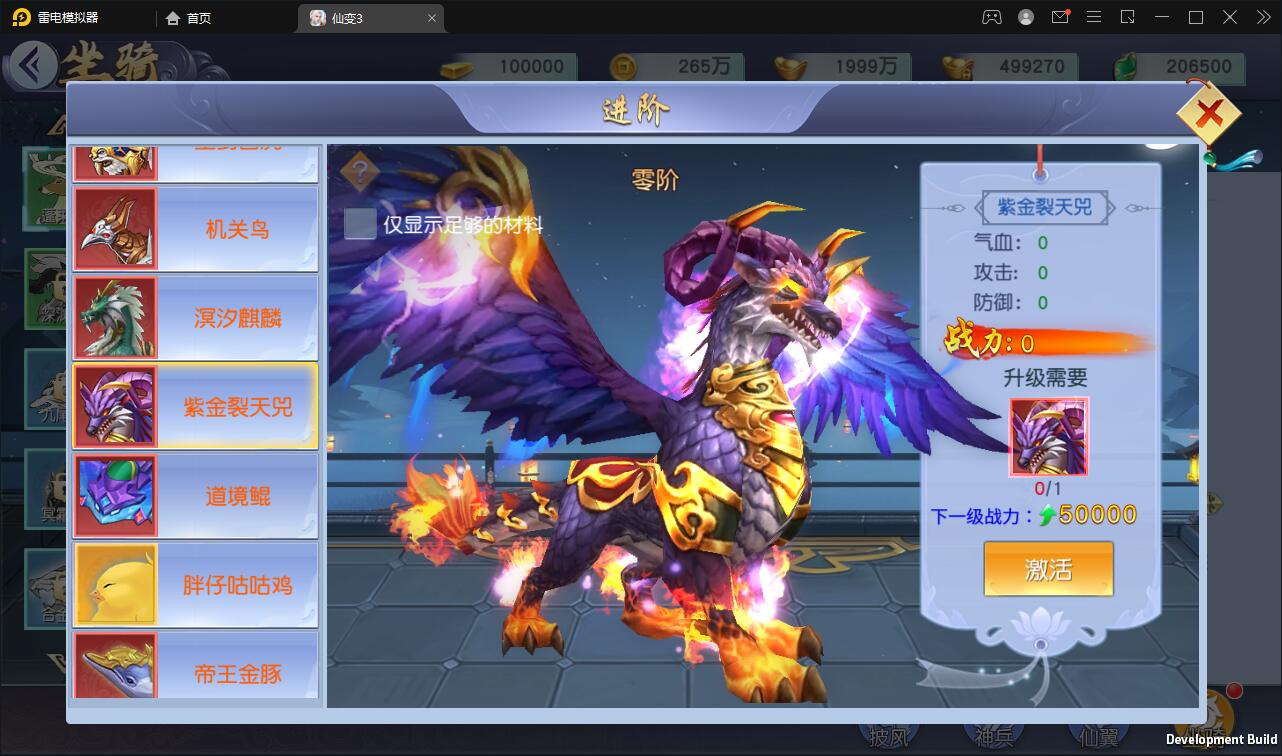Image resolution: width=1282 pixels, height=756 pixels.
Task: Click the gold ingot currency icon
Action: [x=456, y=66]
